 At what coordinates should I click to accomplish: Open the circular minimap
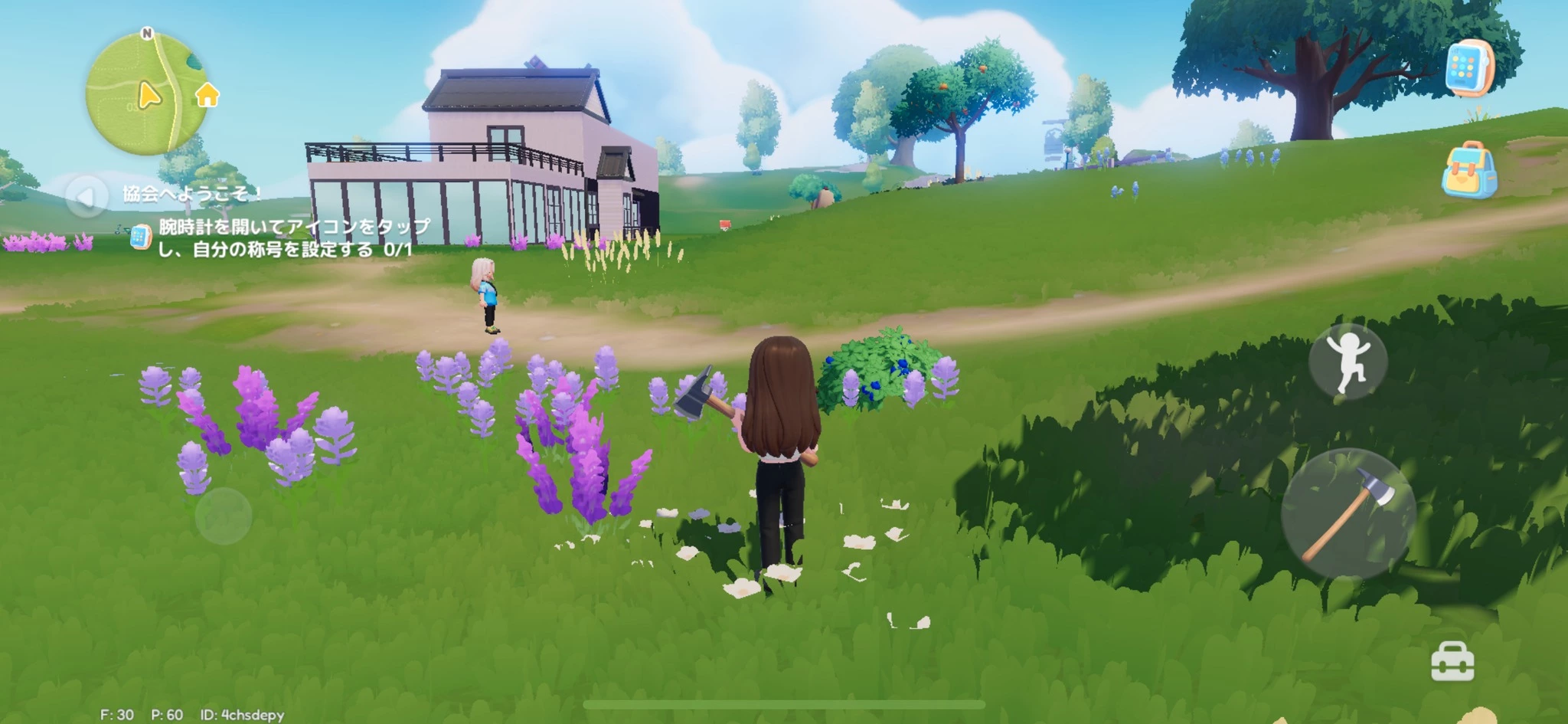coord(144,94)
